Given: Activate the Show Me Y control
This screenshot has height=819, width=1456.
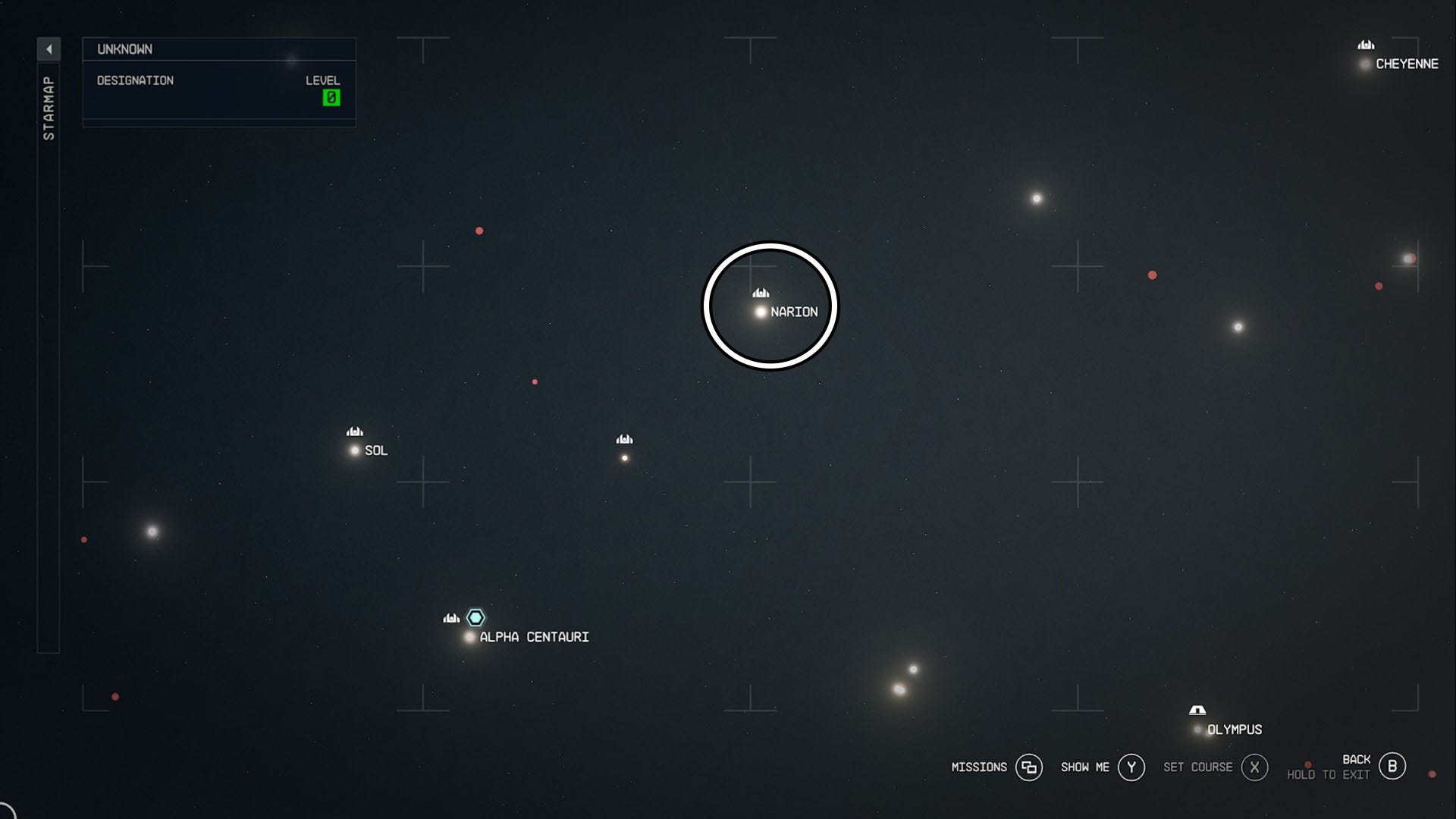Looking at the screenshot, I should coord(1131,767).
